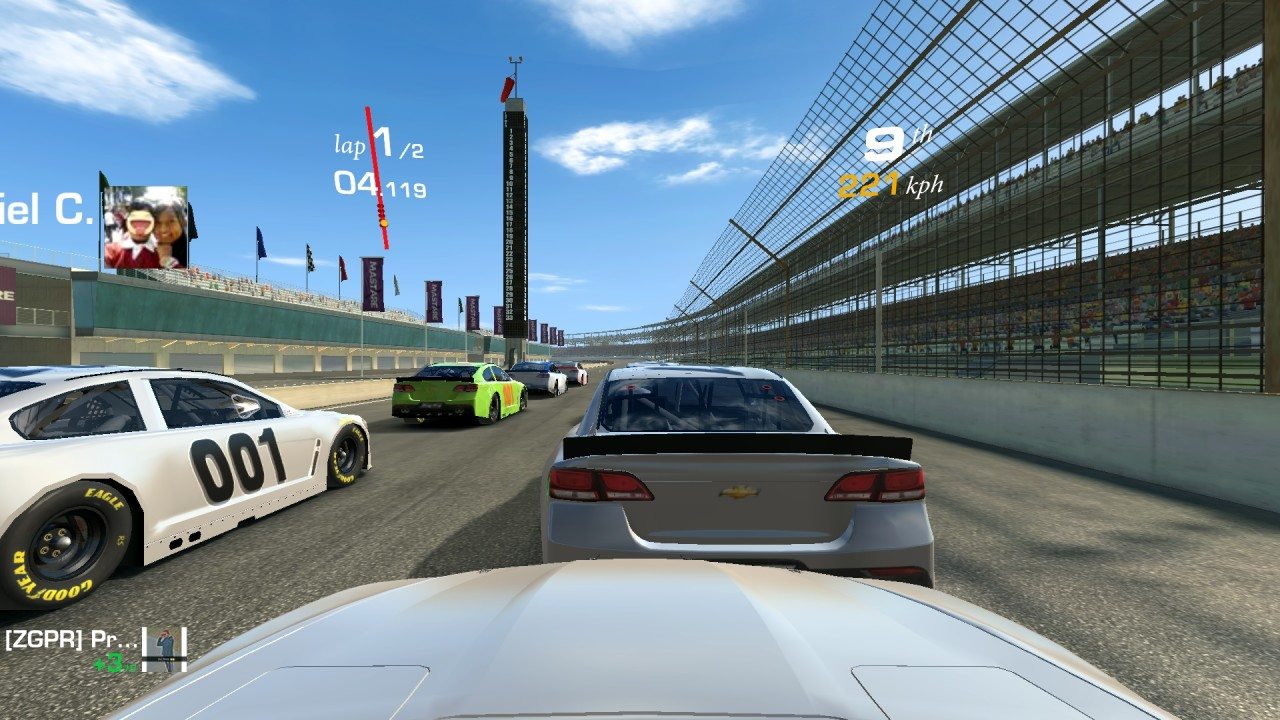Select the [ZGPR] player's avatar thumbnail
The height and width of the screenshot is (720, 1280).
pos(164,649)
